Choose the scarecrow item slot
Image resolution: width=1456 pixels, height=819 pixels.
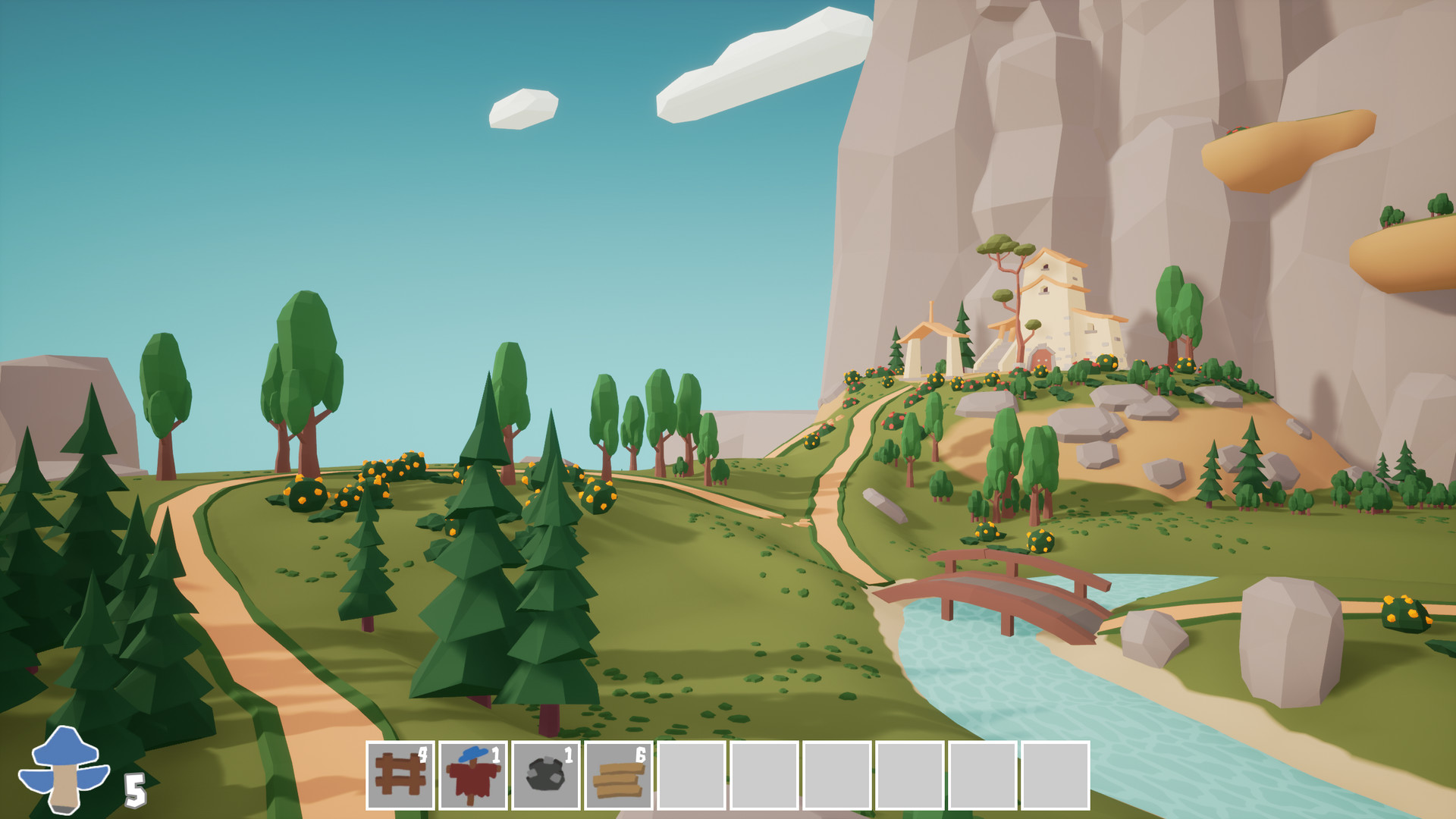tap(472, 775)
